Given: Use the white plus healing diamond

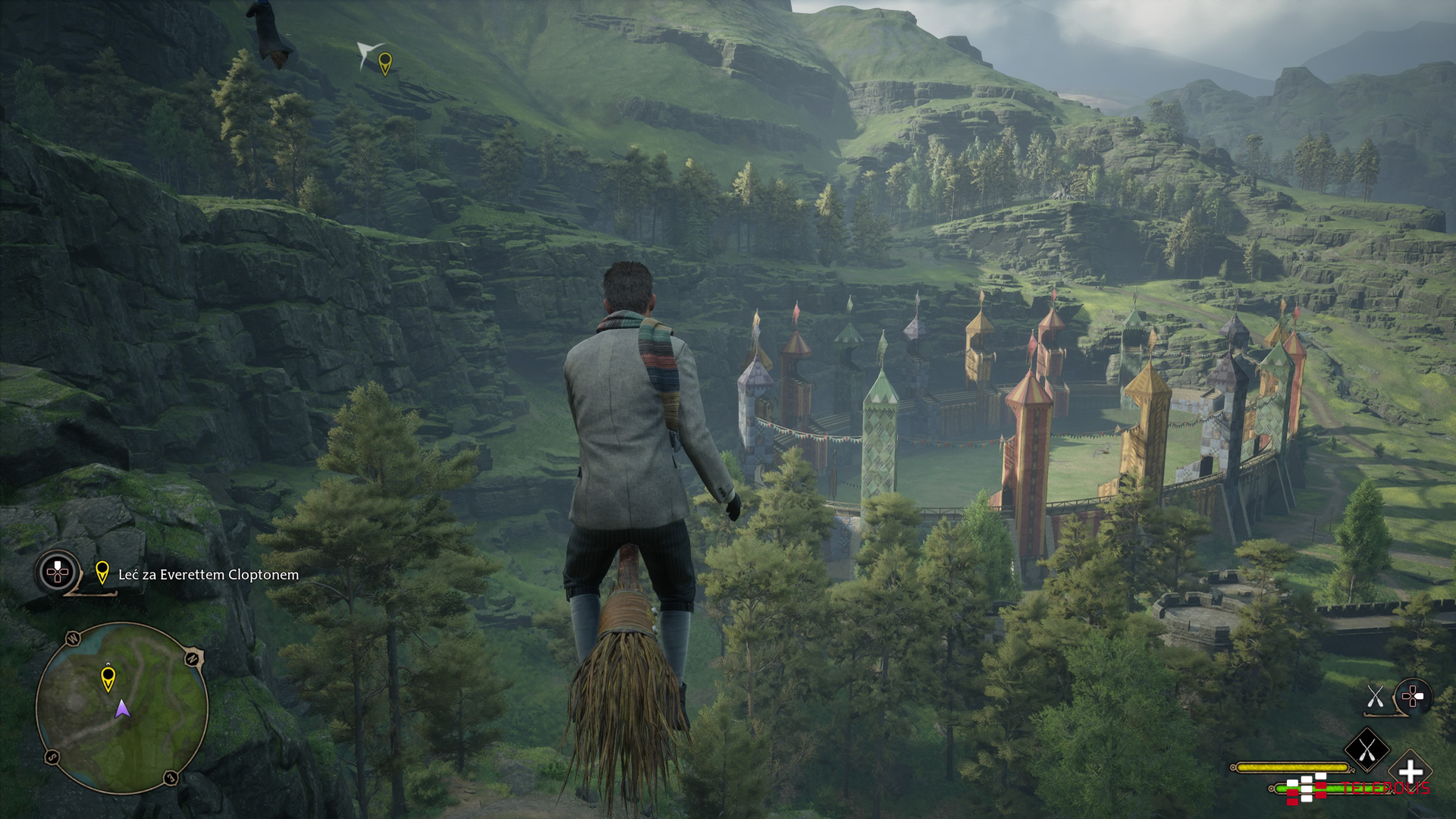Looking at the screenshot, I should coord(1410,773).
